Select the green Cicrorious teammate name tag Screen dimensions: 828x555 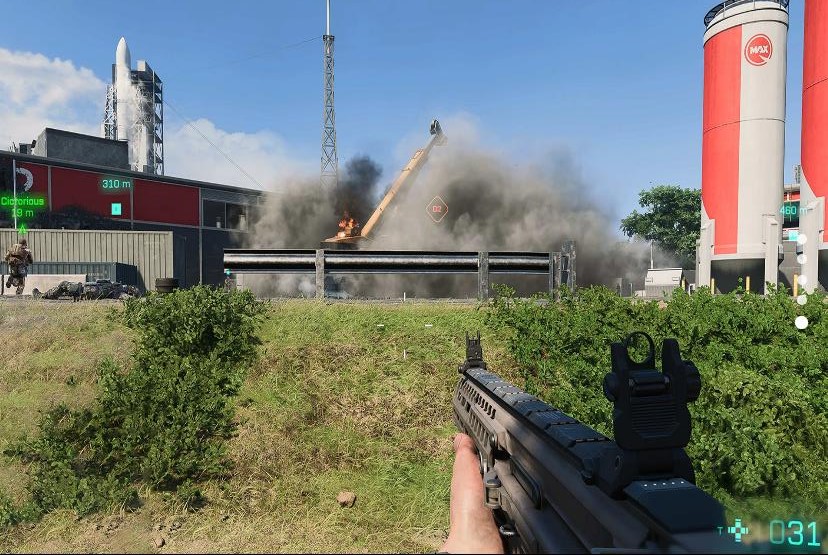22,201
